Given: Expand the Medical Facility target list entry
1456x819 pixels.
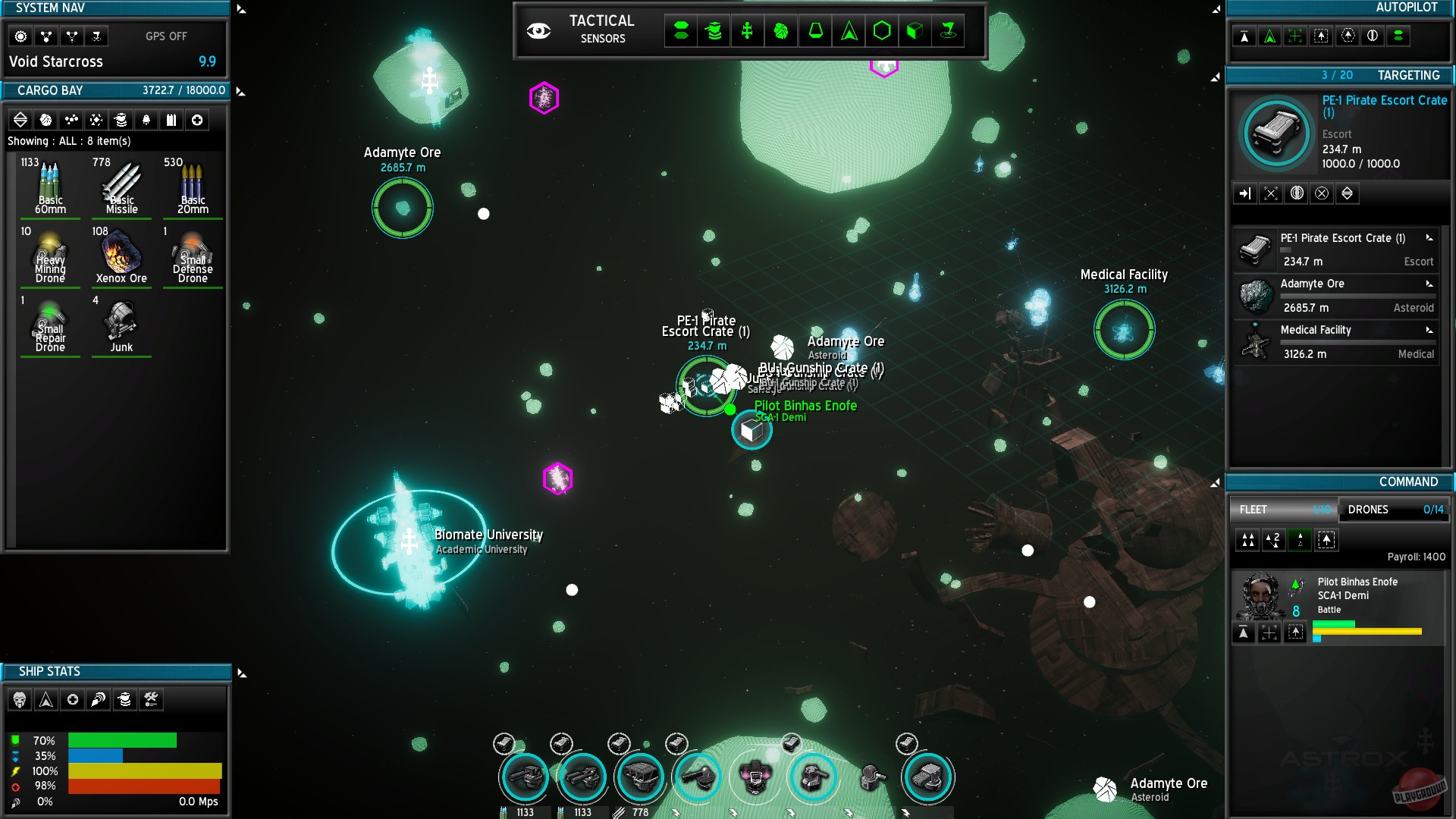Looking at the screenshot, I should (x=1429, y=331).
